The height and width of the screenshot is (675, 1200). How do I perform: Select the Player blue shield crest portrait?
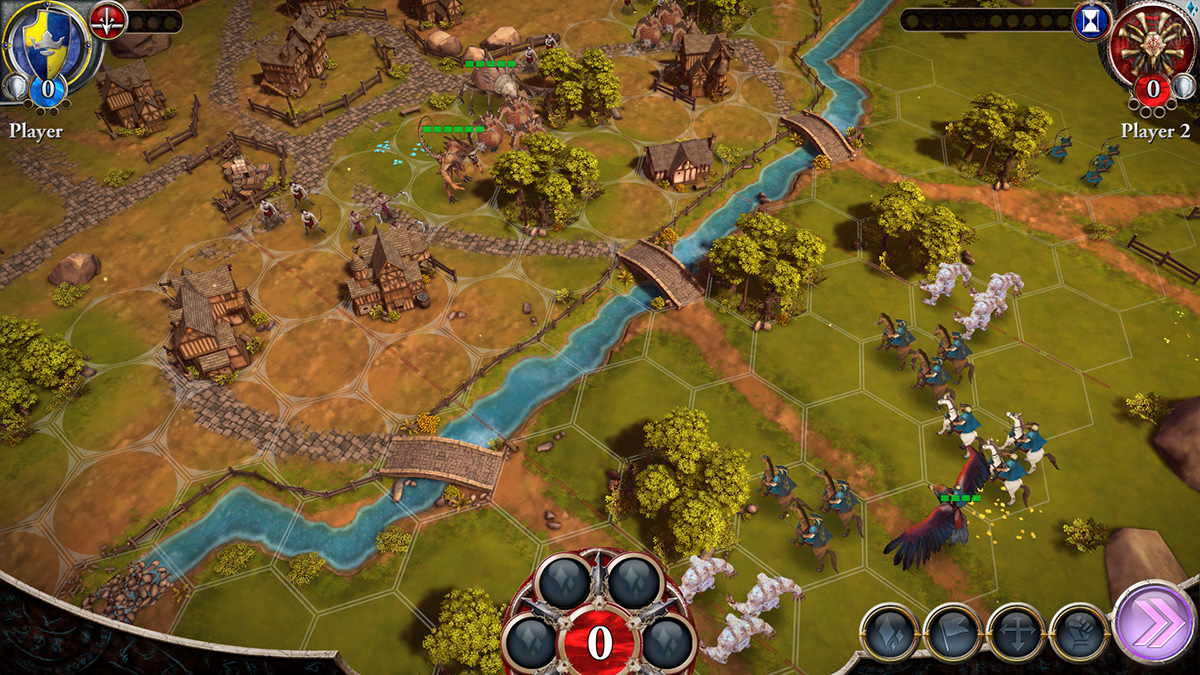point(43,40)
